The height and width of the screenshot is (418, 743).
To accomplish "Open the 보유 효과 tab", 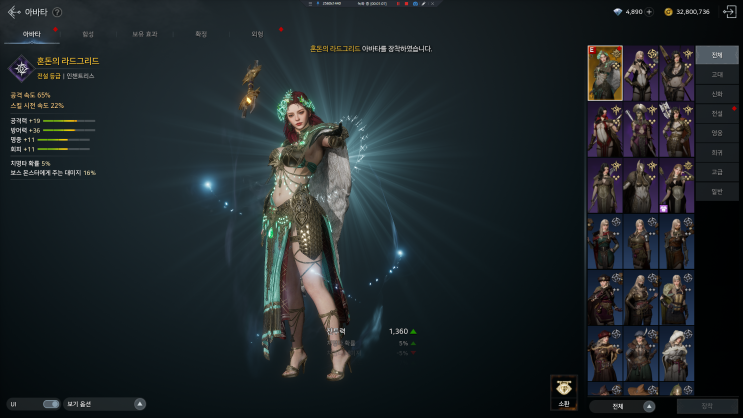I will (x=144, y=34).
